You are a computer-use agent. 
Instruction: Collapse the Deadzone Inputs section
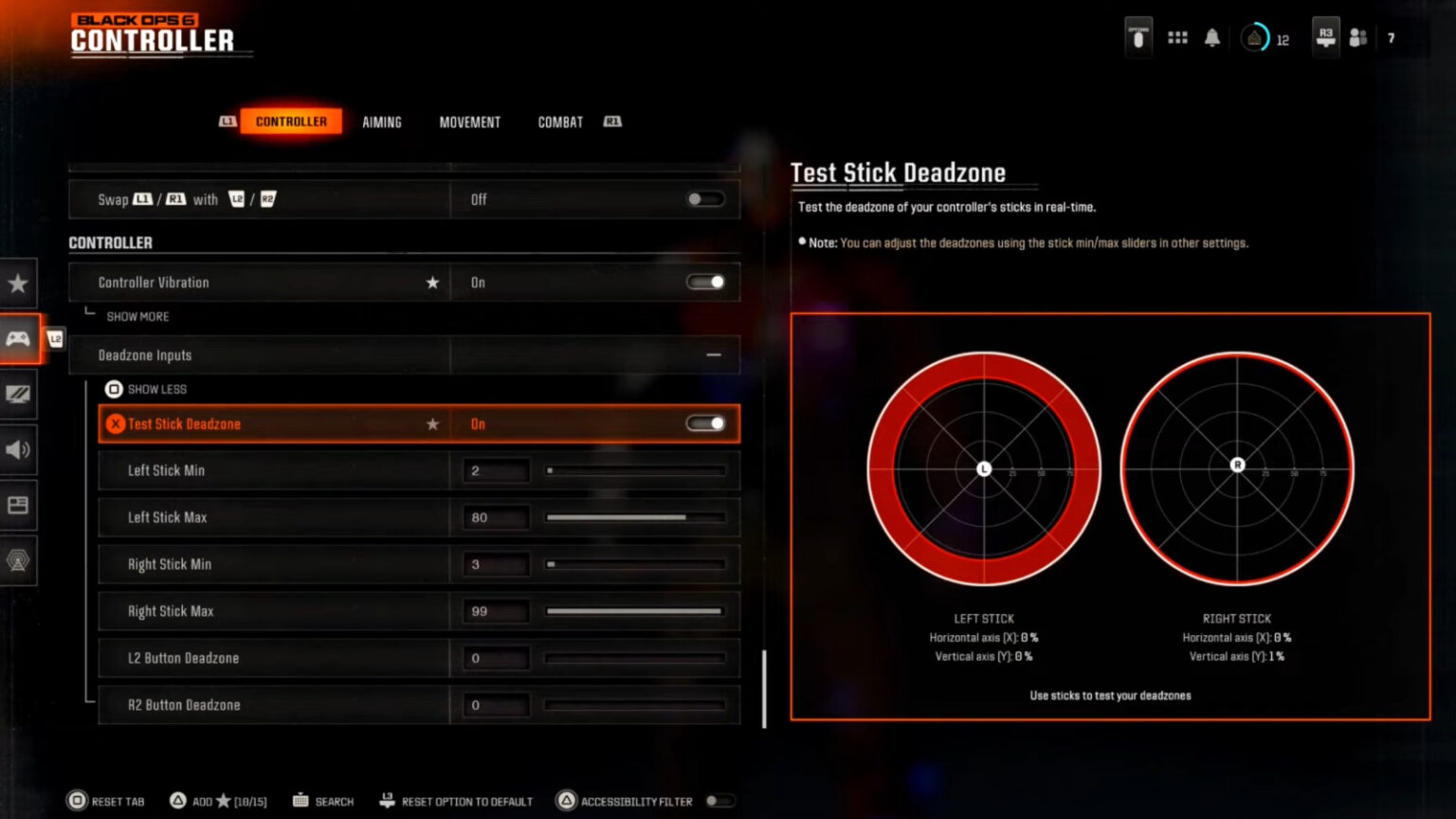coord(716,355)
